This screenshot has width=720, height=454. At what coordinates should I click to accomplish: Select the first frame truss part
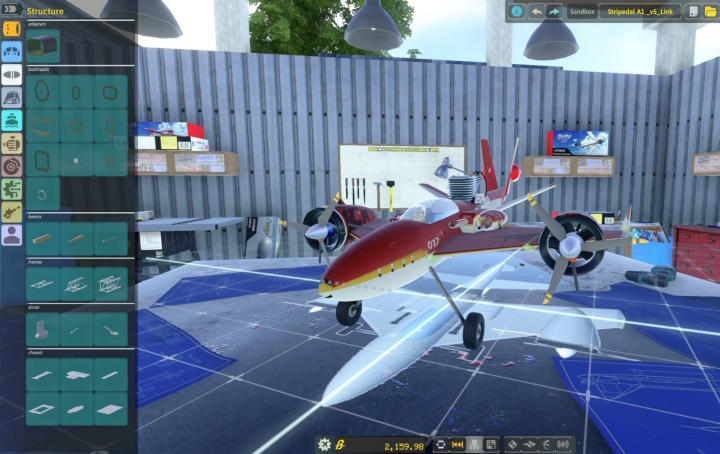pos(43,284)
